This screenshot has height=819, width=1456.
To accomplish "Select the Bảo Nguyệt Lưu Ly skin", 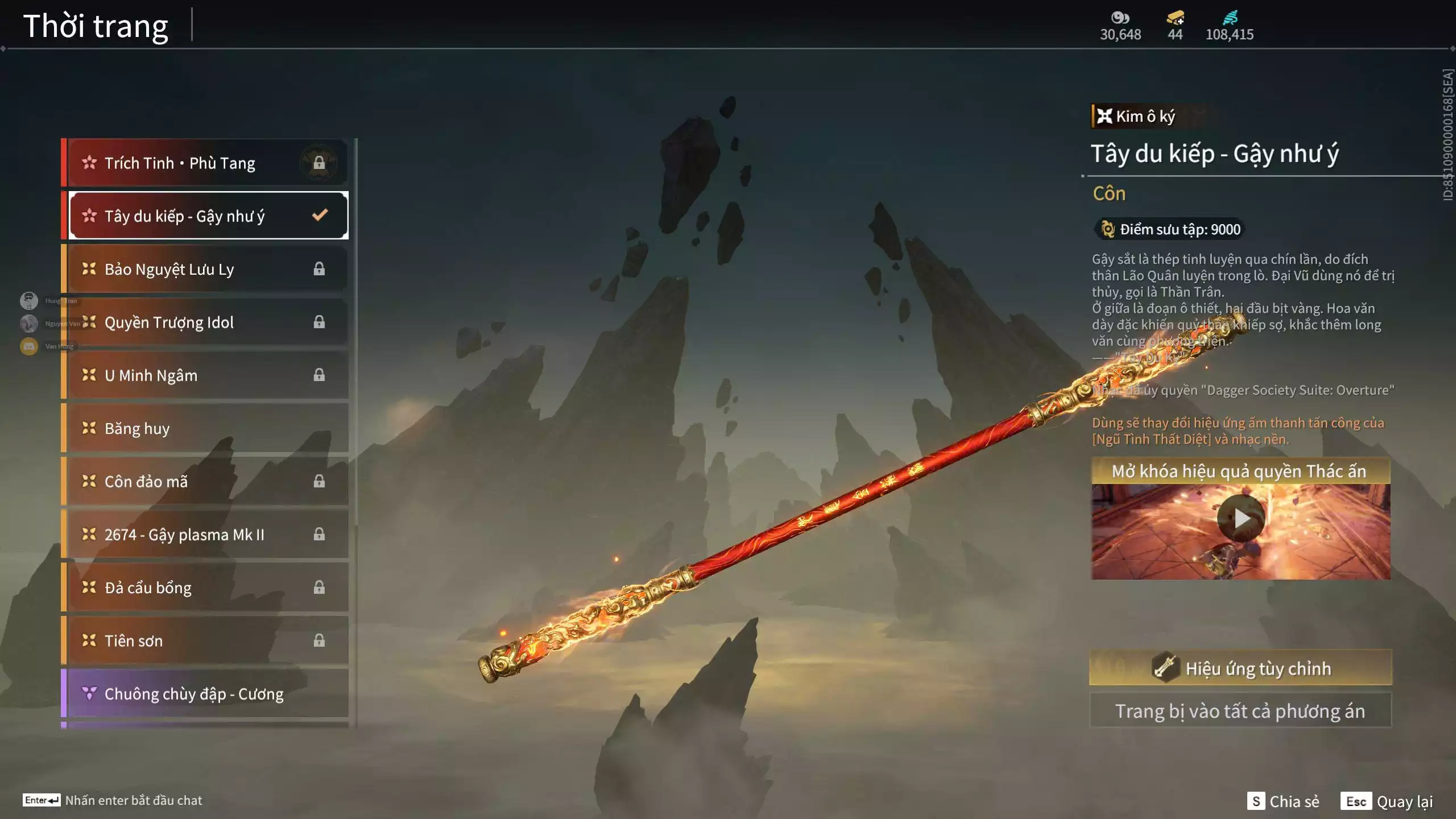I will pos(205,269).
